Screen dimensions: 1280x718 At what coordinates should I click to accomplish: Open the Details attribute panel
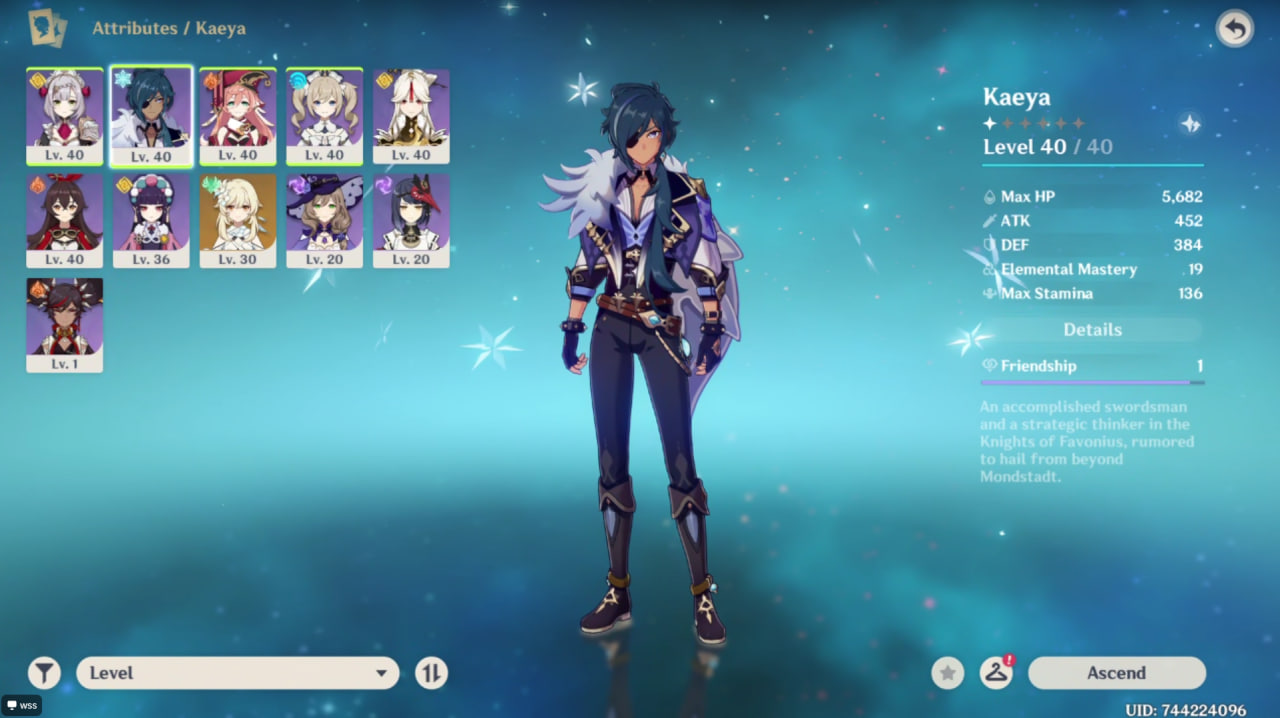pyautogui.click(x=1092, y=330)
